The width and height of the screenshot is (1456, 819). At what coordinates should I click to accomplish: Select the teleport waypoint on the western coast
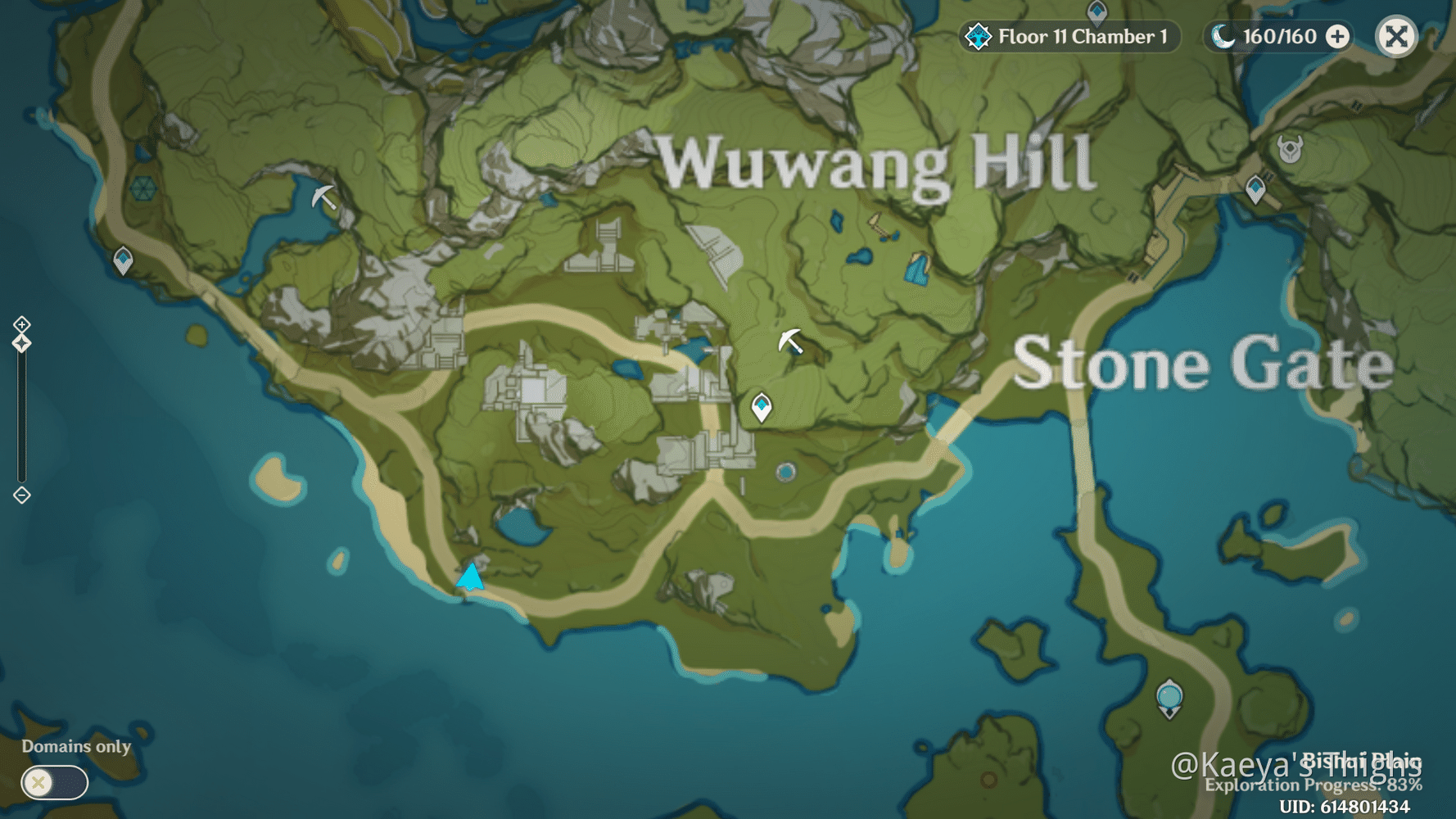(x=123, y=259)
